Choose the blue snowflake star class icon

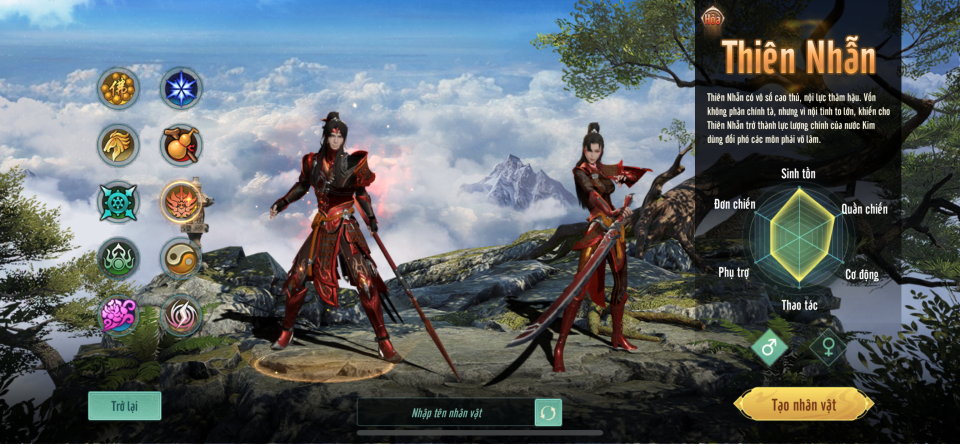[x=182, y=88]
